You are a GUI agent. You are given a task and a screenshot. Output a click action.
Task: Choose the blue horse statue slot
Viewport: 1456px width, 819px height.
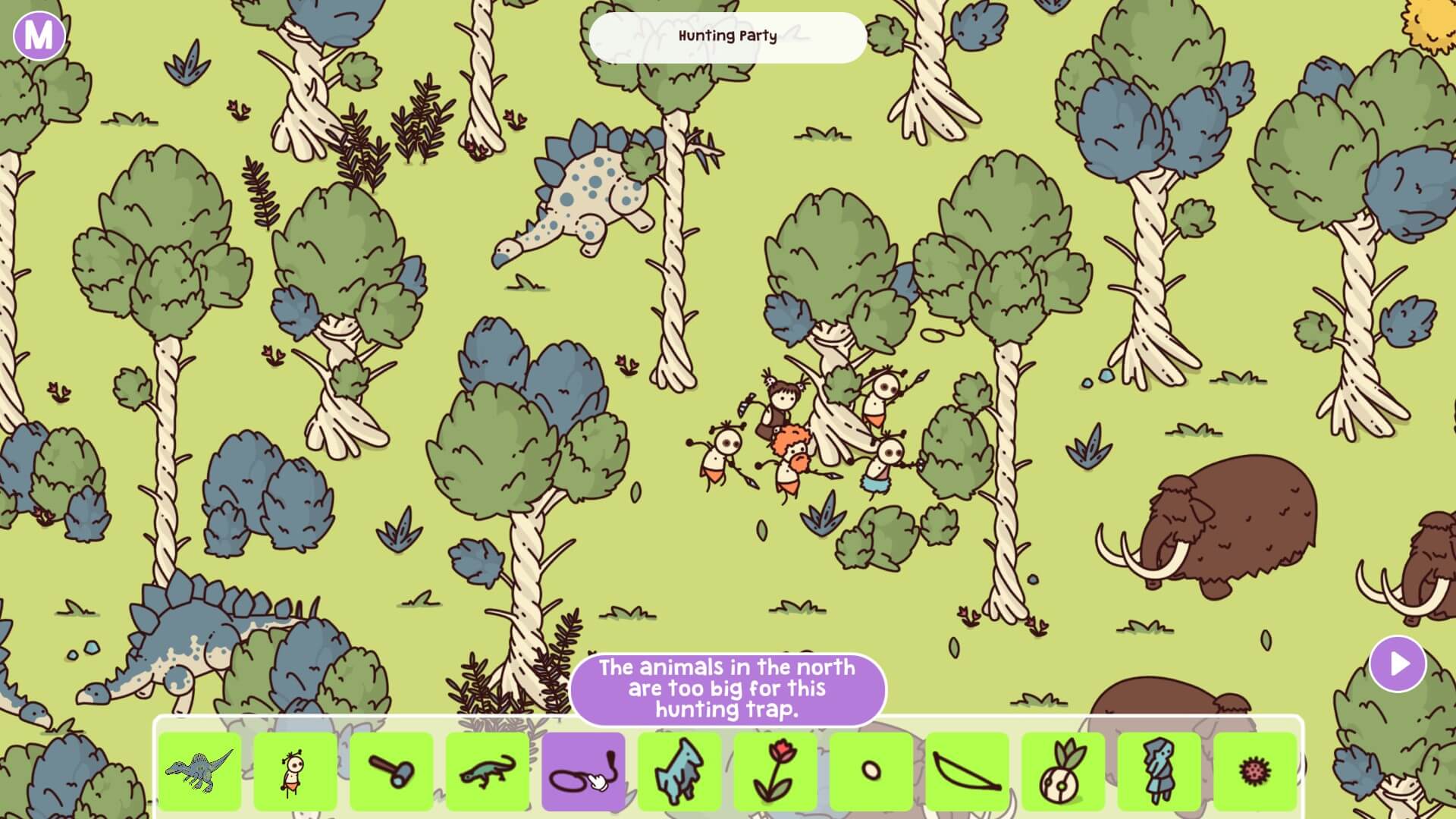tap(679, 771)
